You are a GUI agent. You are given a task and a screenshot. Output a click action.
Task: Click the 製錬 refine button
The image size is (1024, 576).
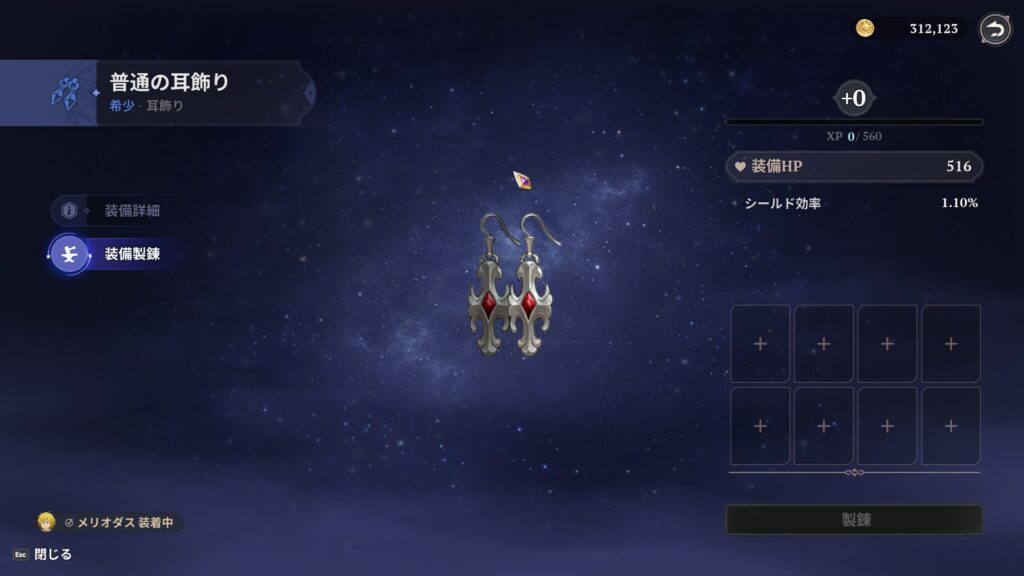[x=853, y=520]
